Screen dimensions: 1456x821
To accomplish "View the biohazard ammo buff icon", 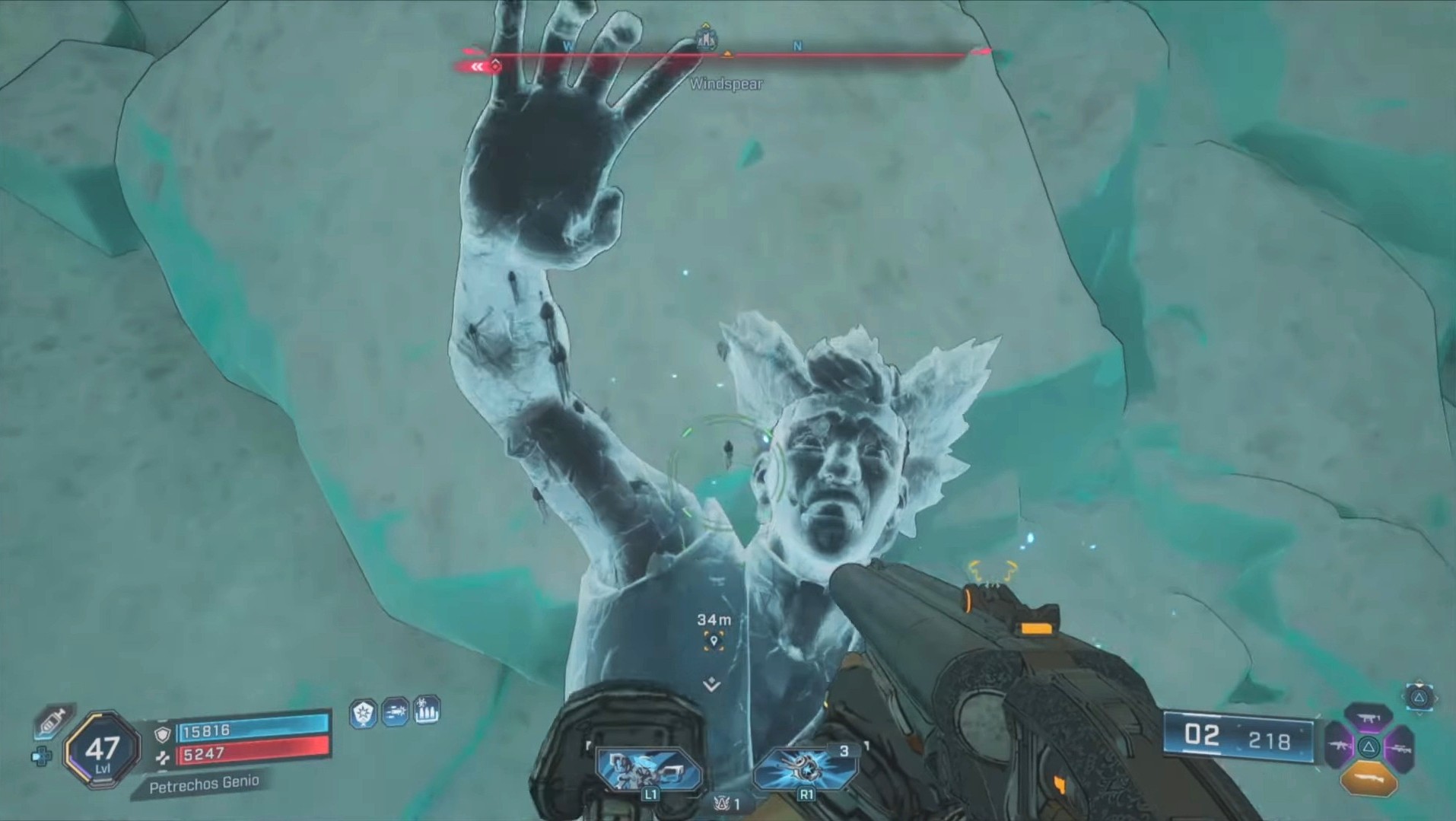I will (x=427, y=711).
